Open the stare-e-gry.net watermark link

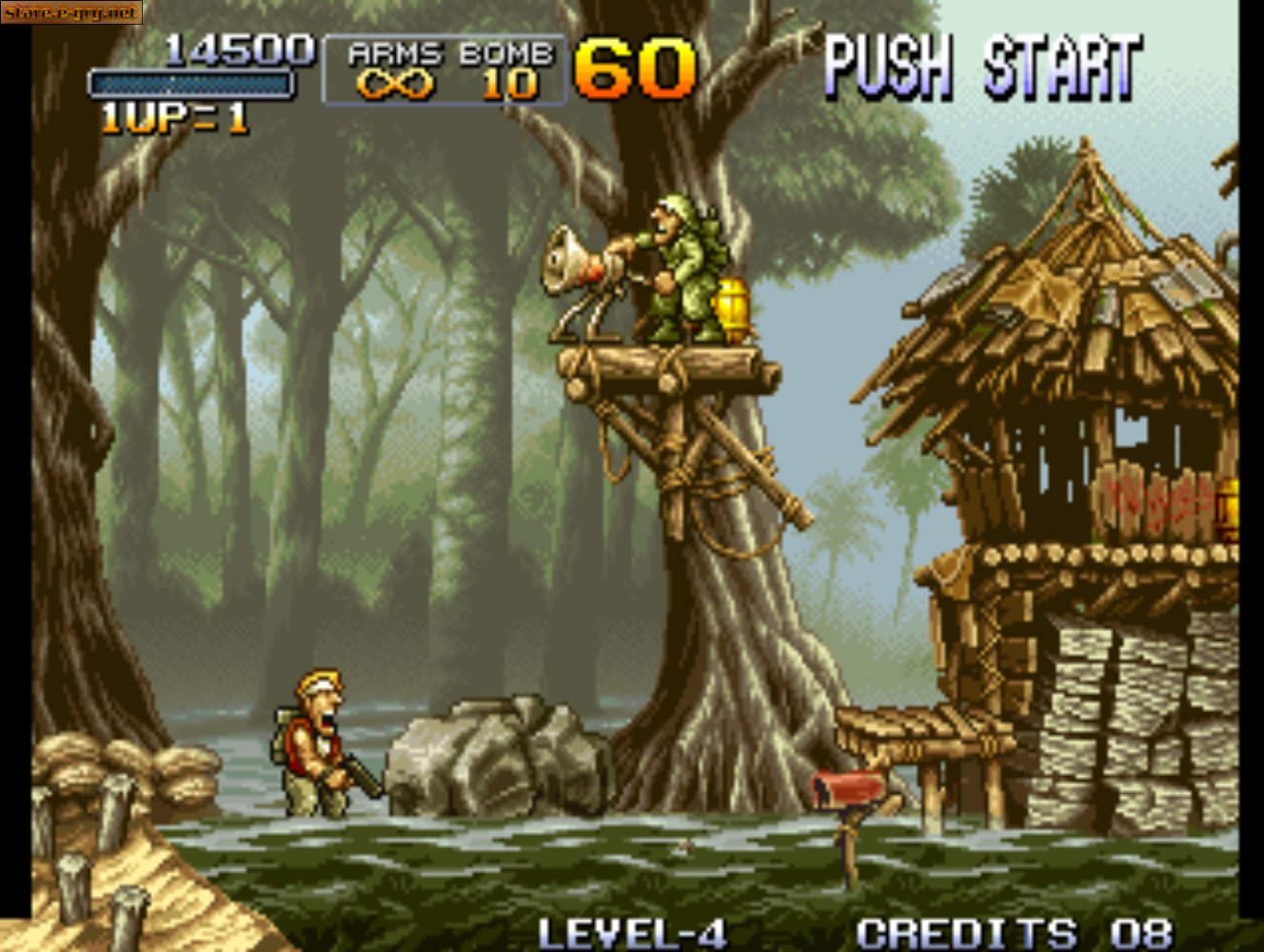[x=71, y=13]
